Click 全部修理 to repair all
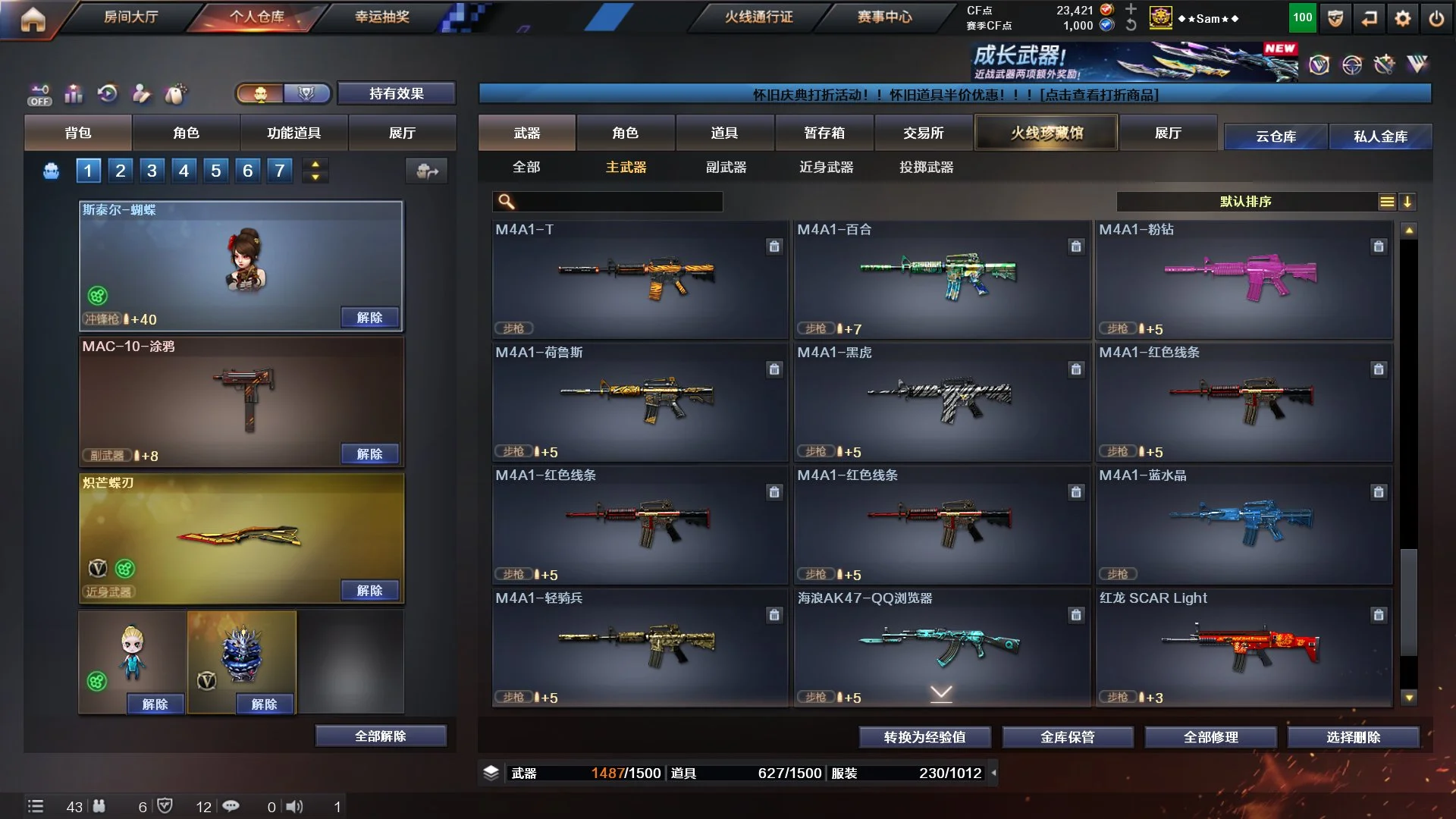The image size is (1456, 819). coord(1210,736)
